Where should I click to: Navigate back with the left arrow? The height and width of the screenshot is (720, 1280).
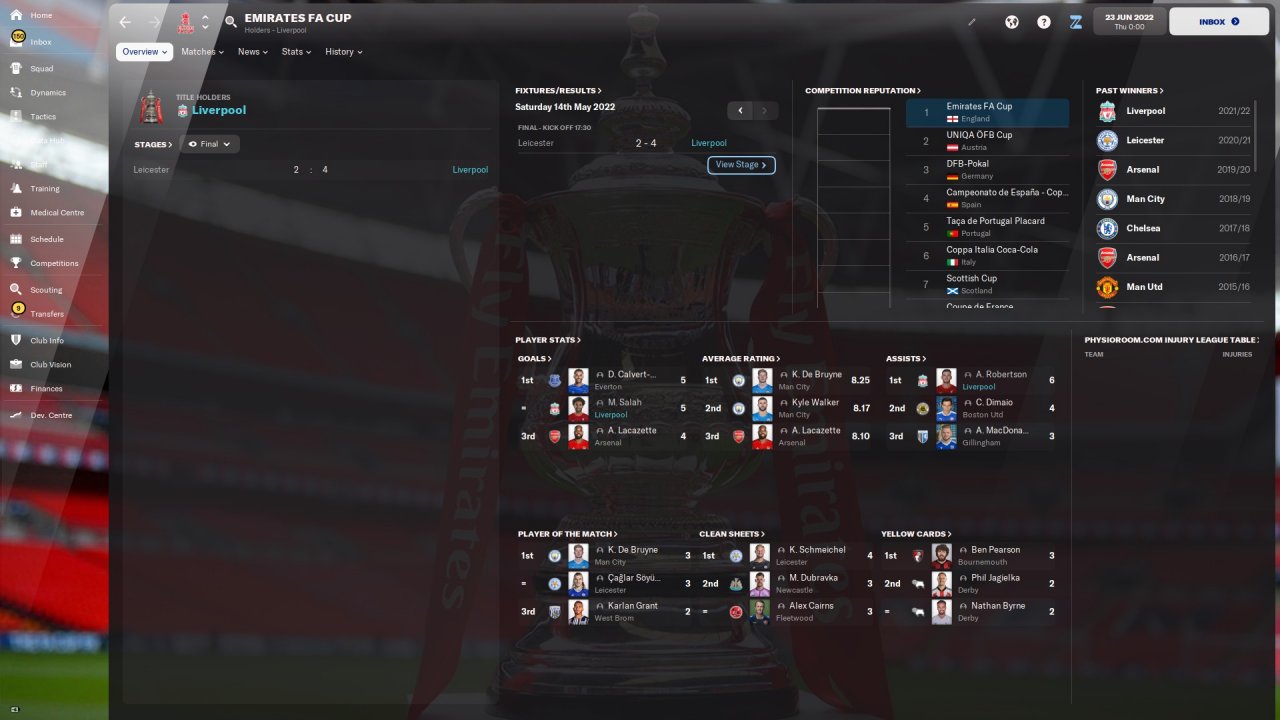click(x=124, y=21)
